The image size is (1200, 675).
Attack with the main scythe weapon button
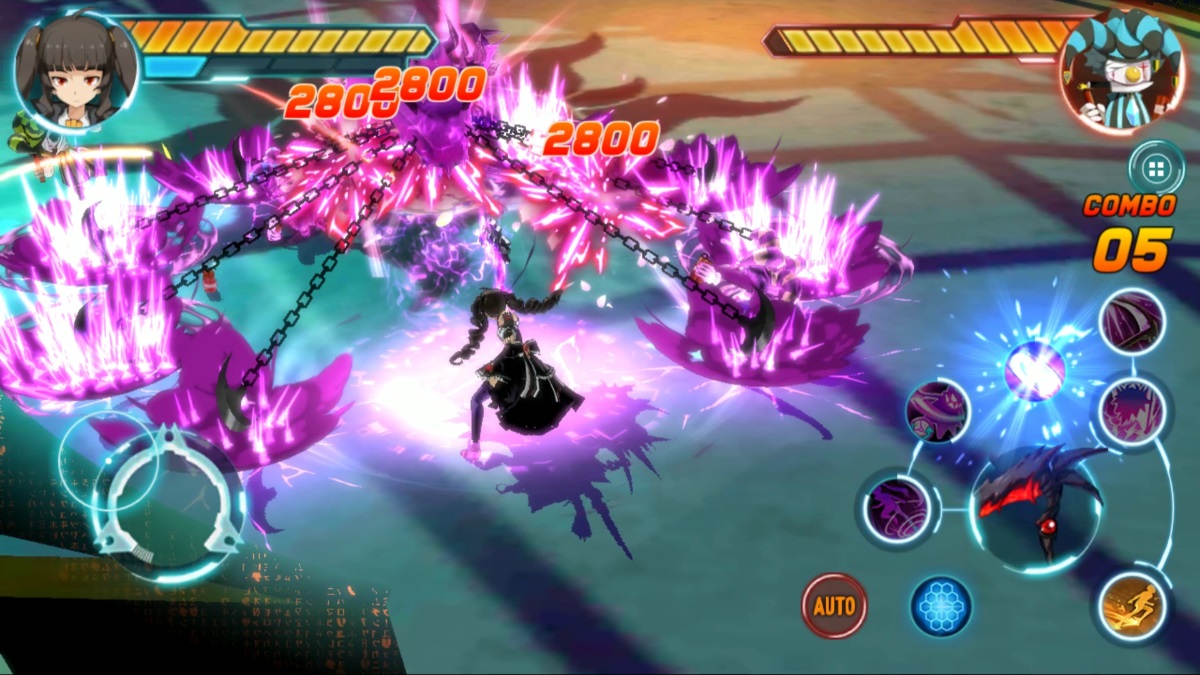pos(1036,502)
